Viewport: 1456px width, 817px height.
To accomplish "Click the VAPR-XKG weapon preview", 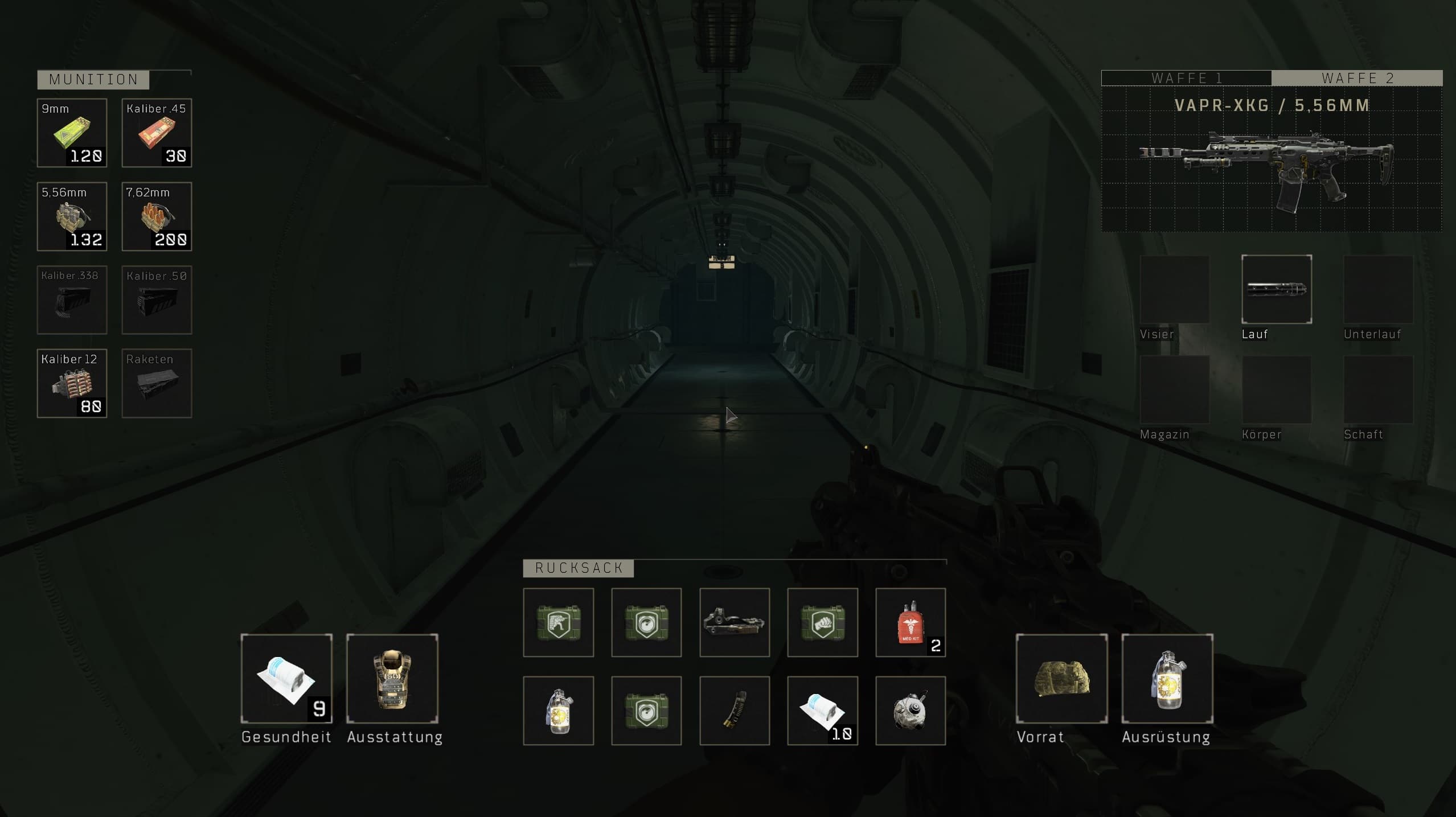I will click(x=1271, y=168).
